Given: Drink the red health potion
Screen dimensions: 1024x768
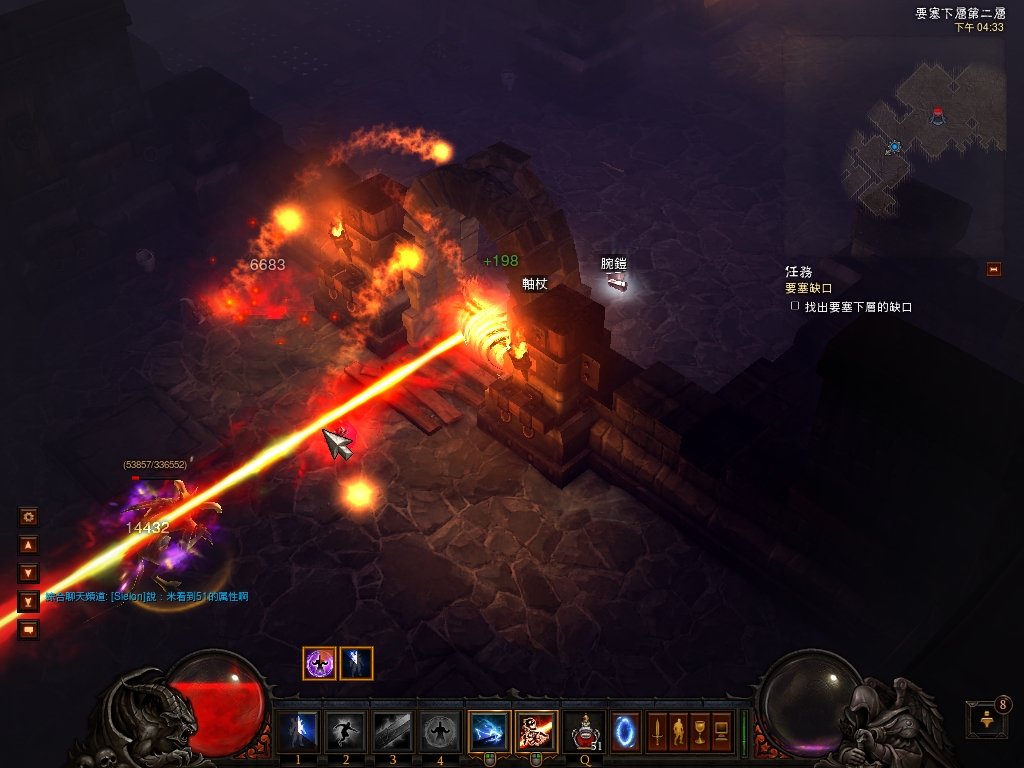Looking at the screenshot, I should tap(584, 732).
